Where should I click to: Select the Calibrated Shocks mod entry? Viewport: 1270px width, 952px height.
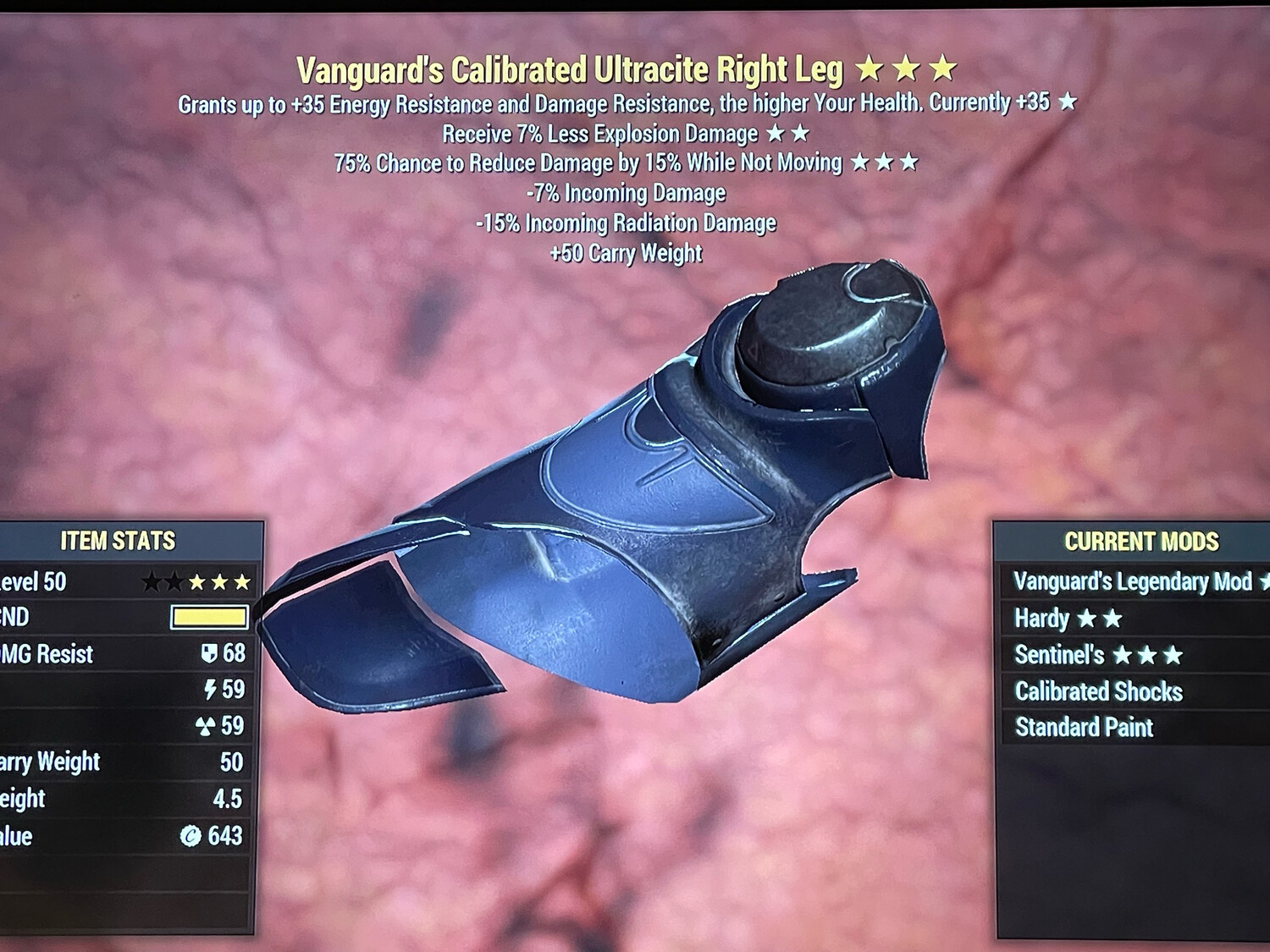coord(1097,691)
